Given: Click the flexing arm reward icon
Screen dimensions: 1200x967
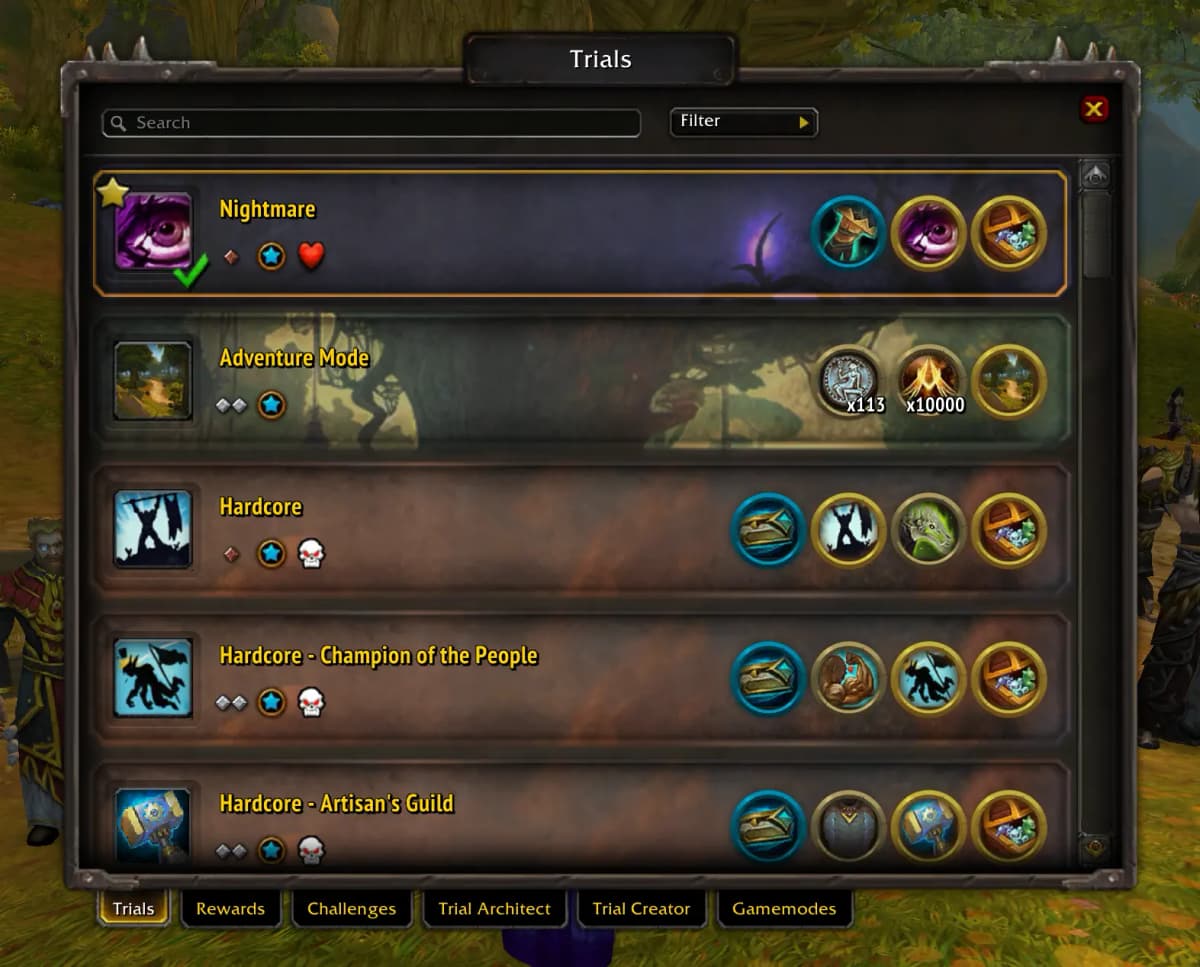Looking at the screenshot, I should pos(849,678).
